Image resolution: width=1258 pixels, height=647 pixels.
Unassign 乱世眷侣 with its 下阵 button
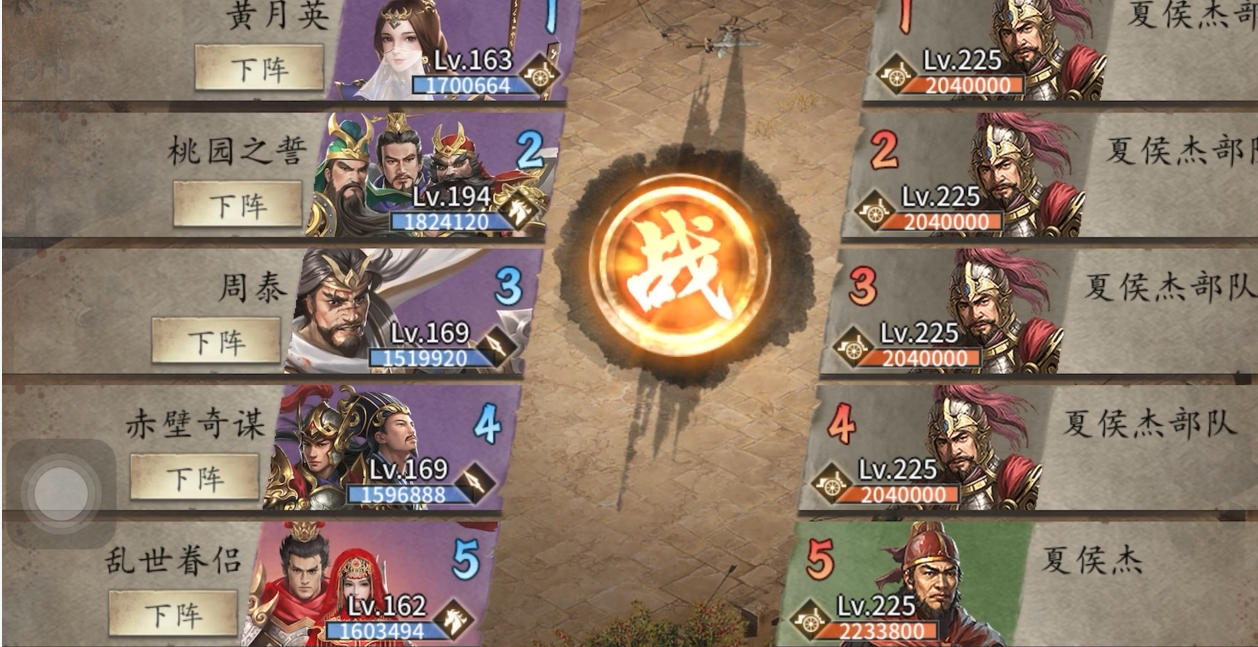(x=173, y=613)
